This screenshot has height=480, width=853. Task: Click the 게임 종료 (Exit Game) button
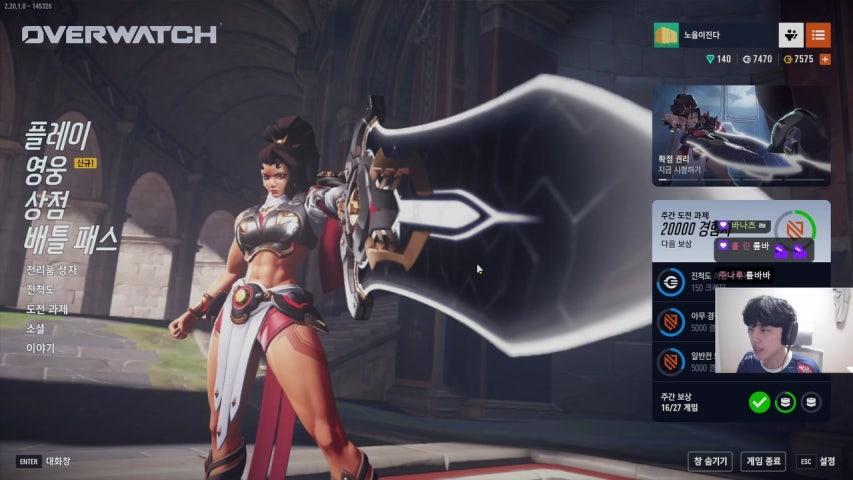[763, 461]
